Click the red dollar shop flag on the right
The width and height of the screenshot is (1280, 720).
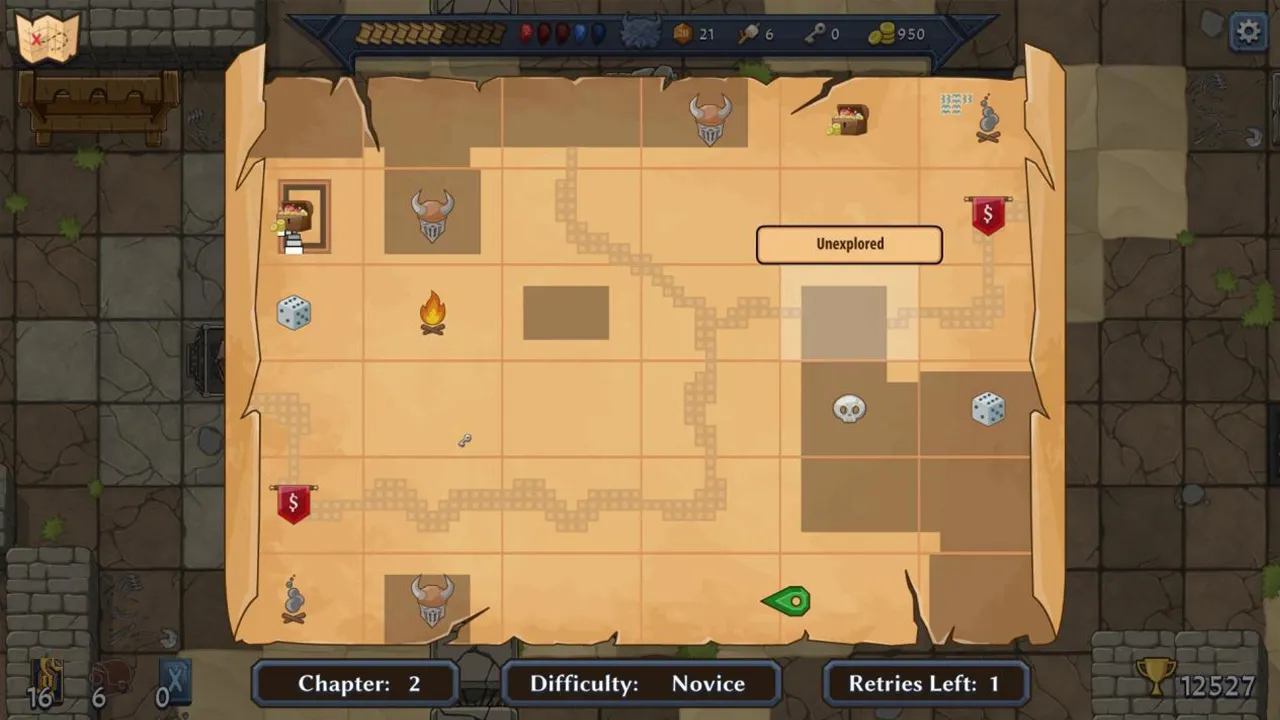pyautogui.click(x=988, y=212)
